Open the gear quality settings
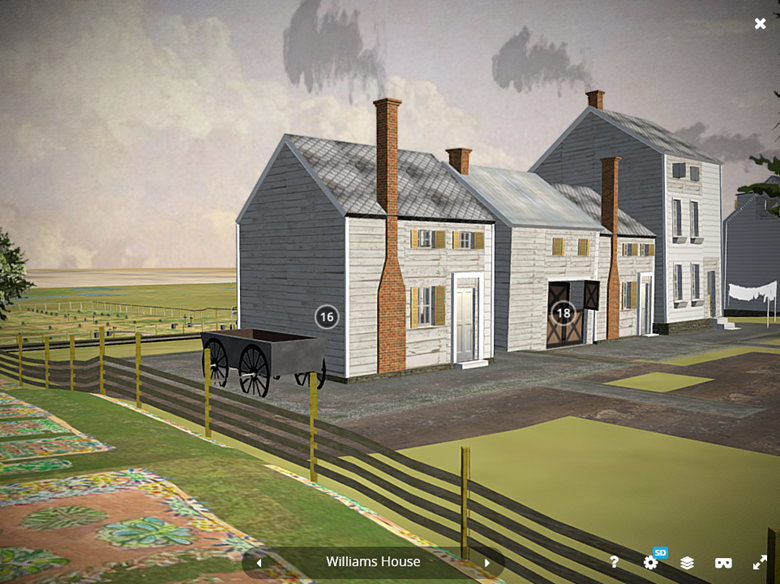 651,563
